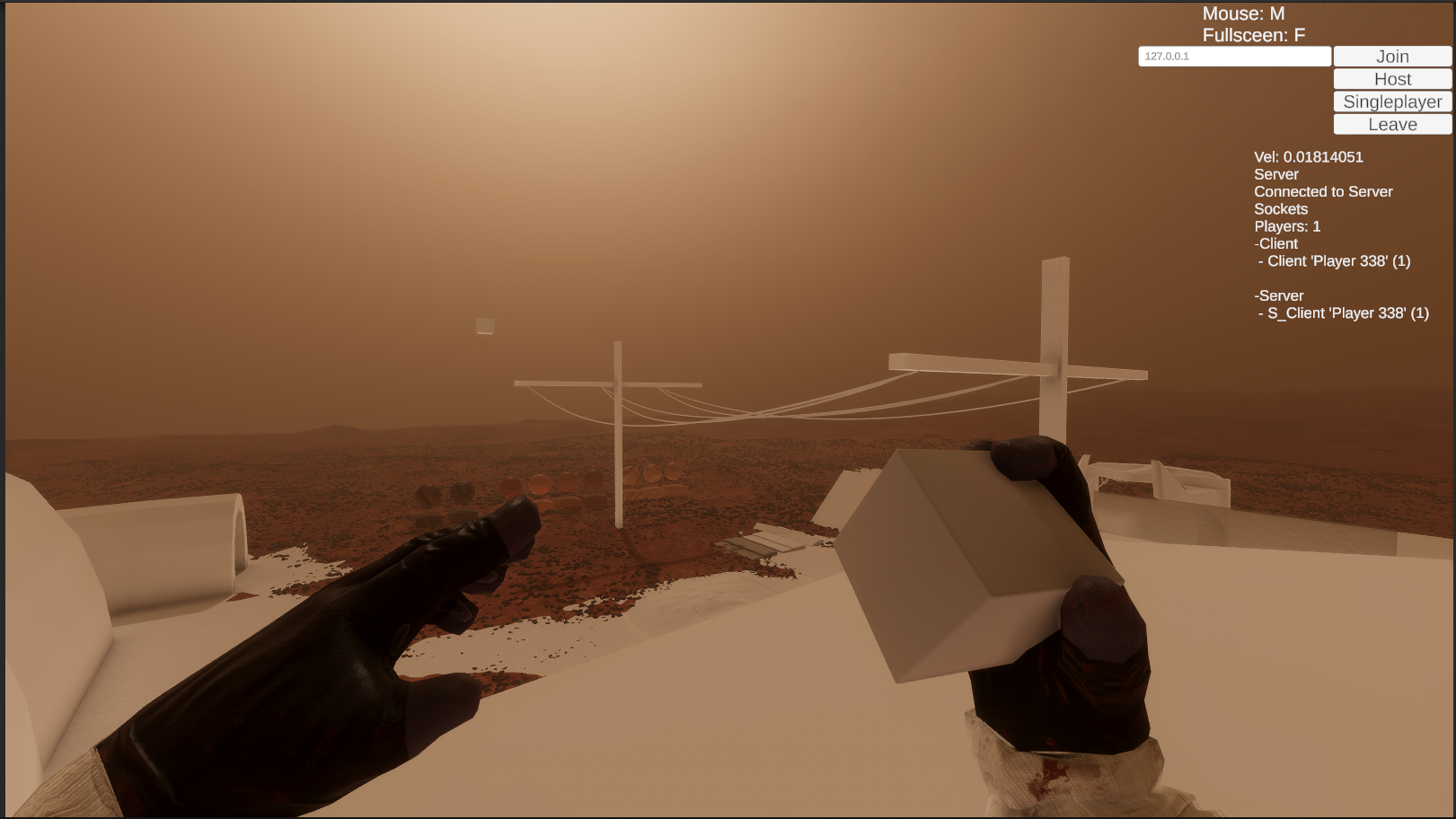Select the Singleplayer button
This screenshot has height=819, width=1456.
coord(1392,101)
